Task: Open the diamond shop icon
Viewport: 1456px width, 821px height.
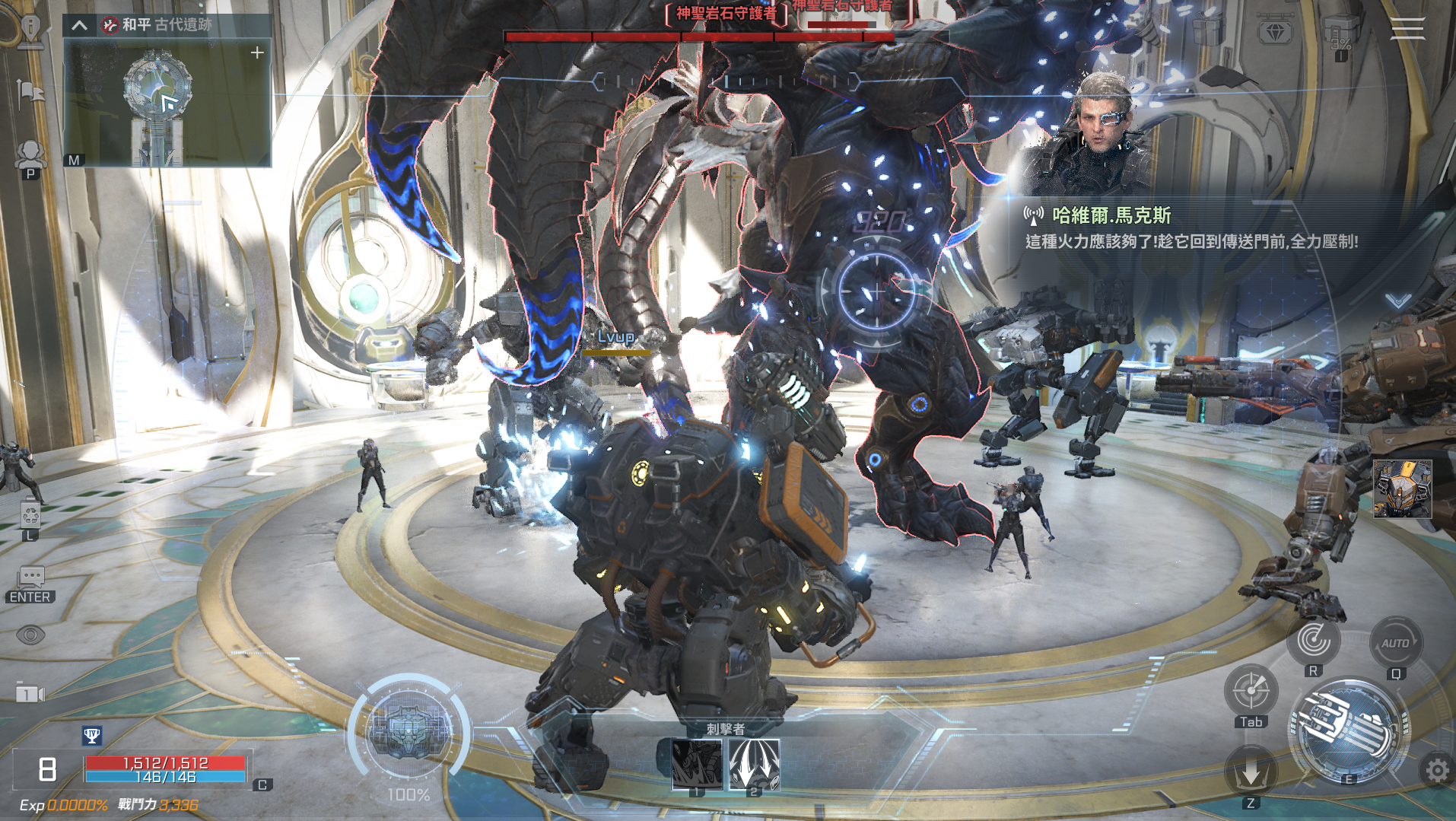Action: coord(1275,32)
